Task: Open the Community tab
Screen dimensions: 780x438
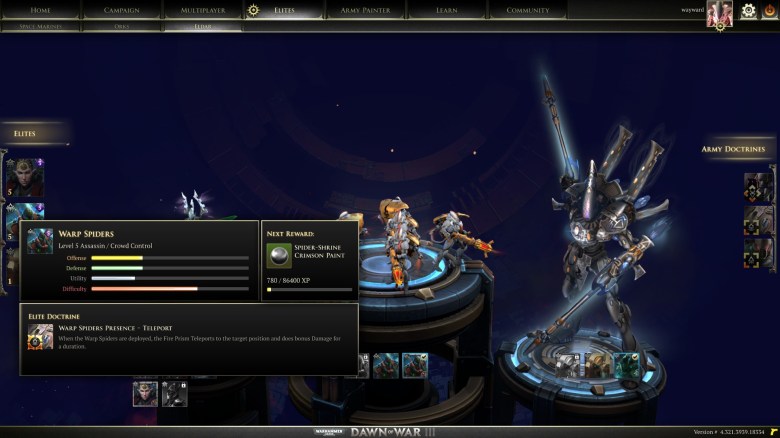Action: 527,10
